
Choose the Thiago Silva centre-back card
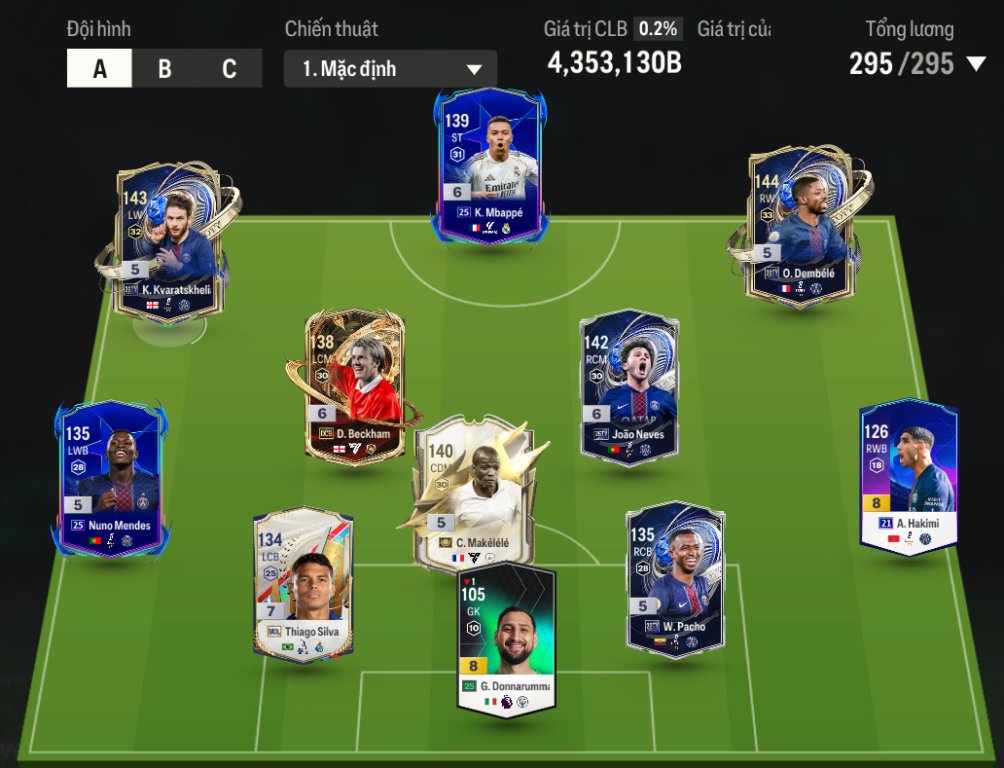[303, 583]
